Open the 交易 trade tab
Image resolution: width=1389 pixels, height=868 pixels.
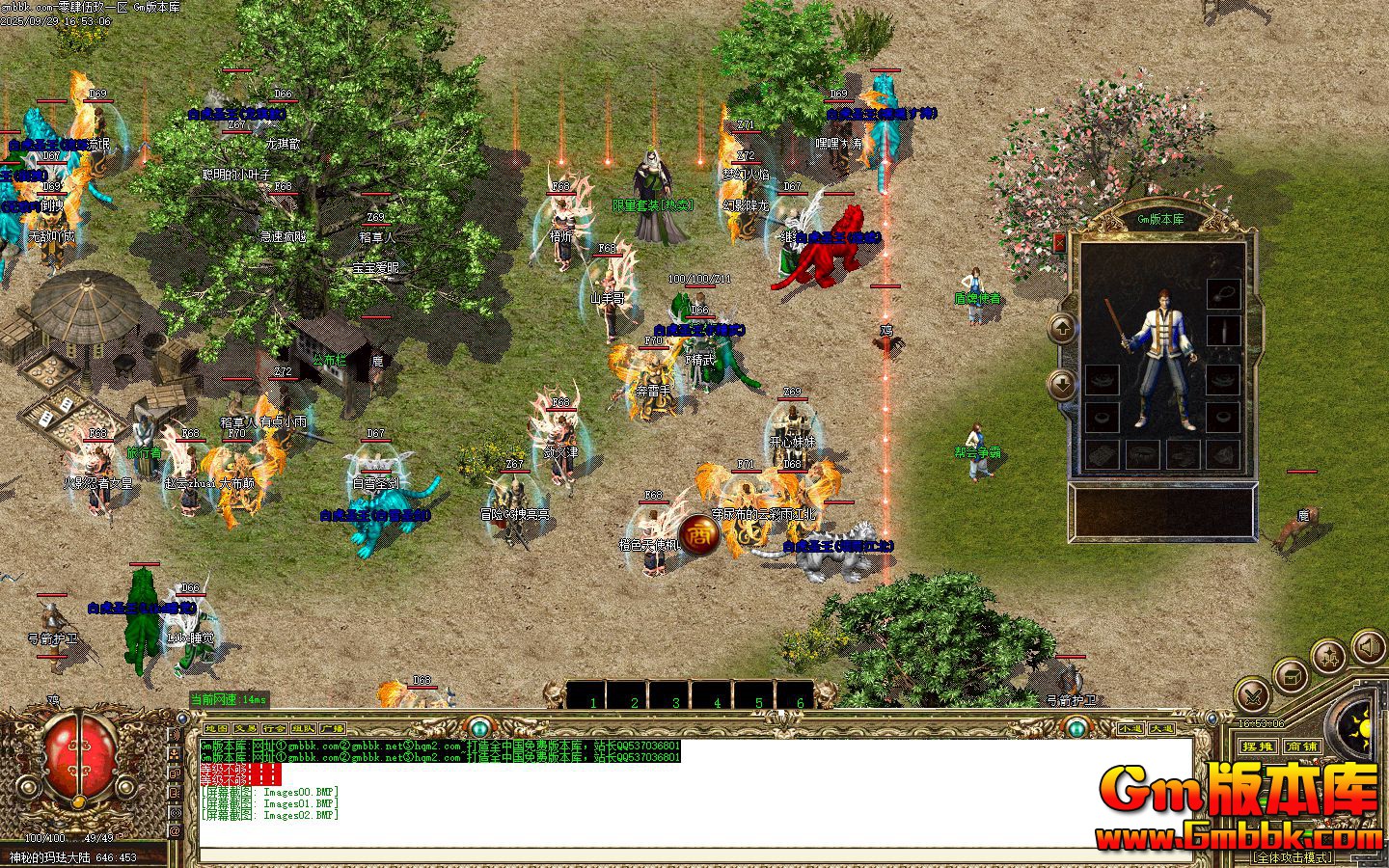pyautogui.click(x=246, y=729)
